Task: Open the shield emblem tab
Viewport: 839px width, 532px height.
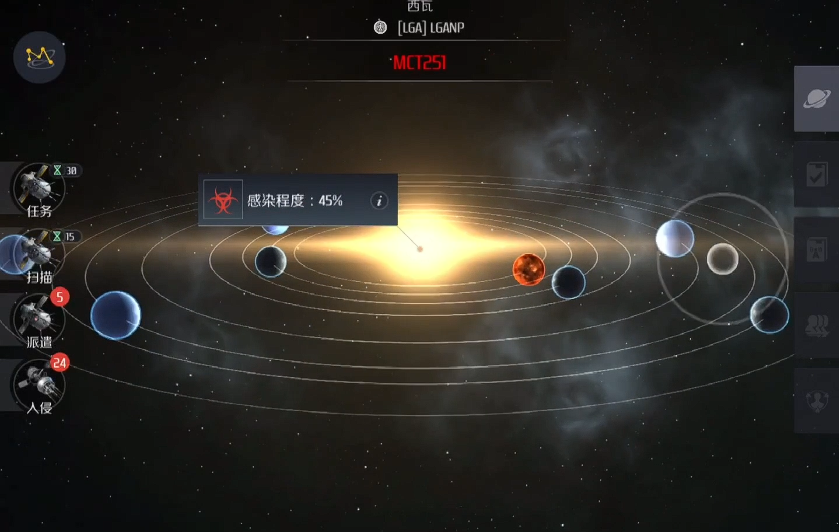Action: (x=816, y=400)
